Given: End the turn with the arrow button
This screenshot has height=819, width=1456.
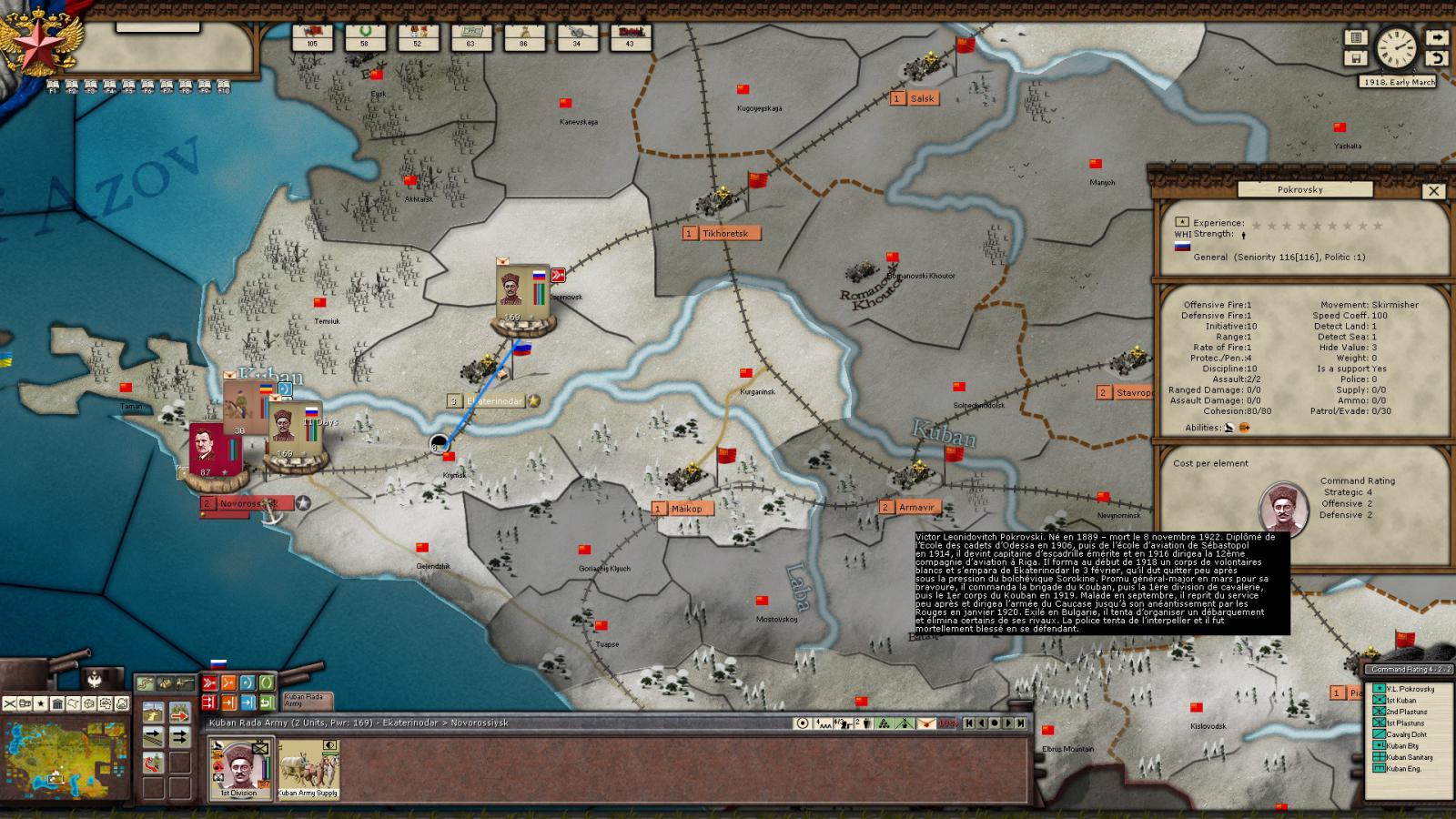Looking at the screenshot, I should pos(1437,37).
